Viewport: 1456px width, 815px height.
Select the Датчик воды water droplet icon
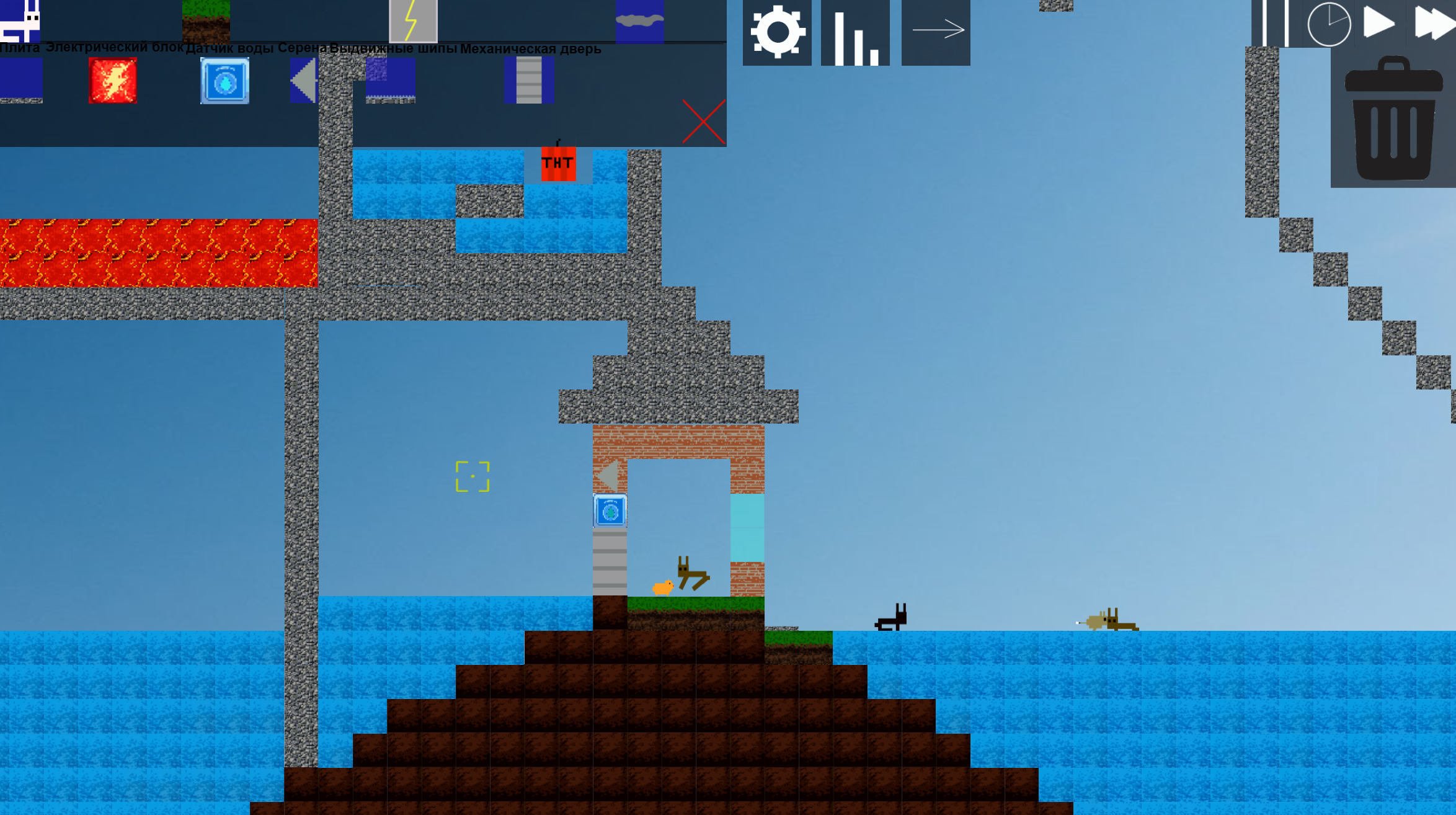pyautogui.click(x=224, y=81)
